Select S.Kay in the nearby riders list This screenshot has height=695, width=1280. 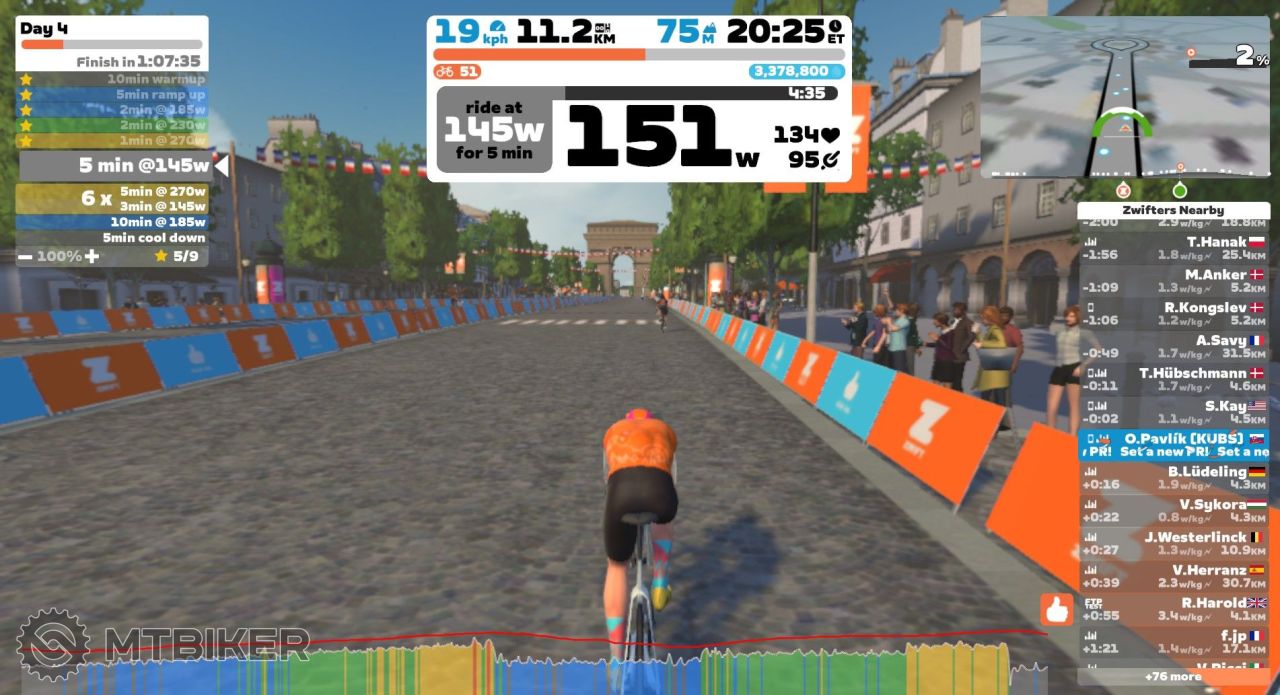tap(1173, 413)
